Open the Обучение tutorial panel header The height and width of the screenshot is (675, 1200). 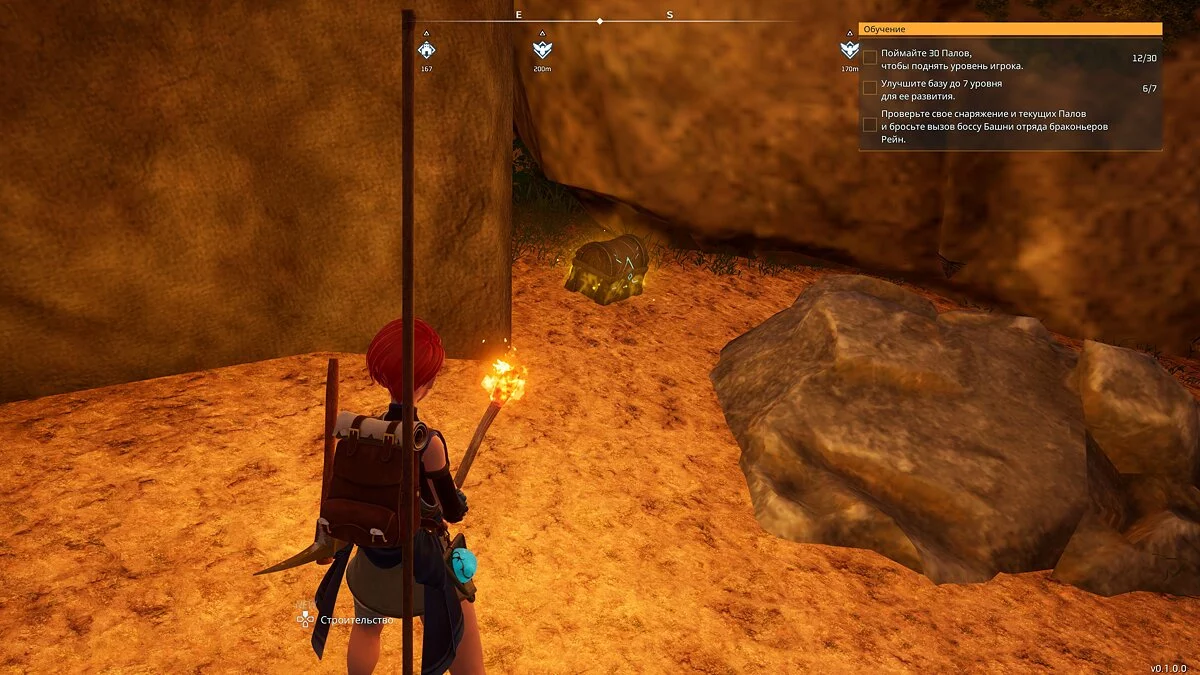[x=1009, y=30]
